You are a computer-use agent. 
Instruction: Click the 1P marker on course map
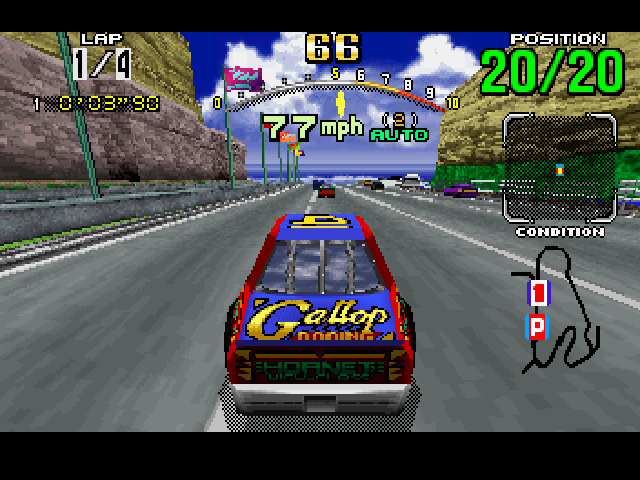coord(538,308)
